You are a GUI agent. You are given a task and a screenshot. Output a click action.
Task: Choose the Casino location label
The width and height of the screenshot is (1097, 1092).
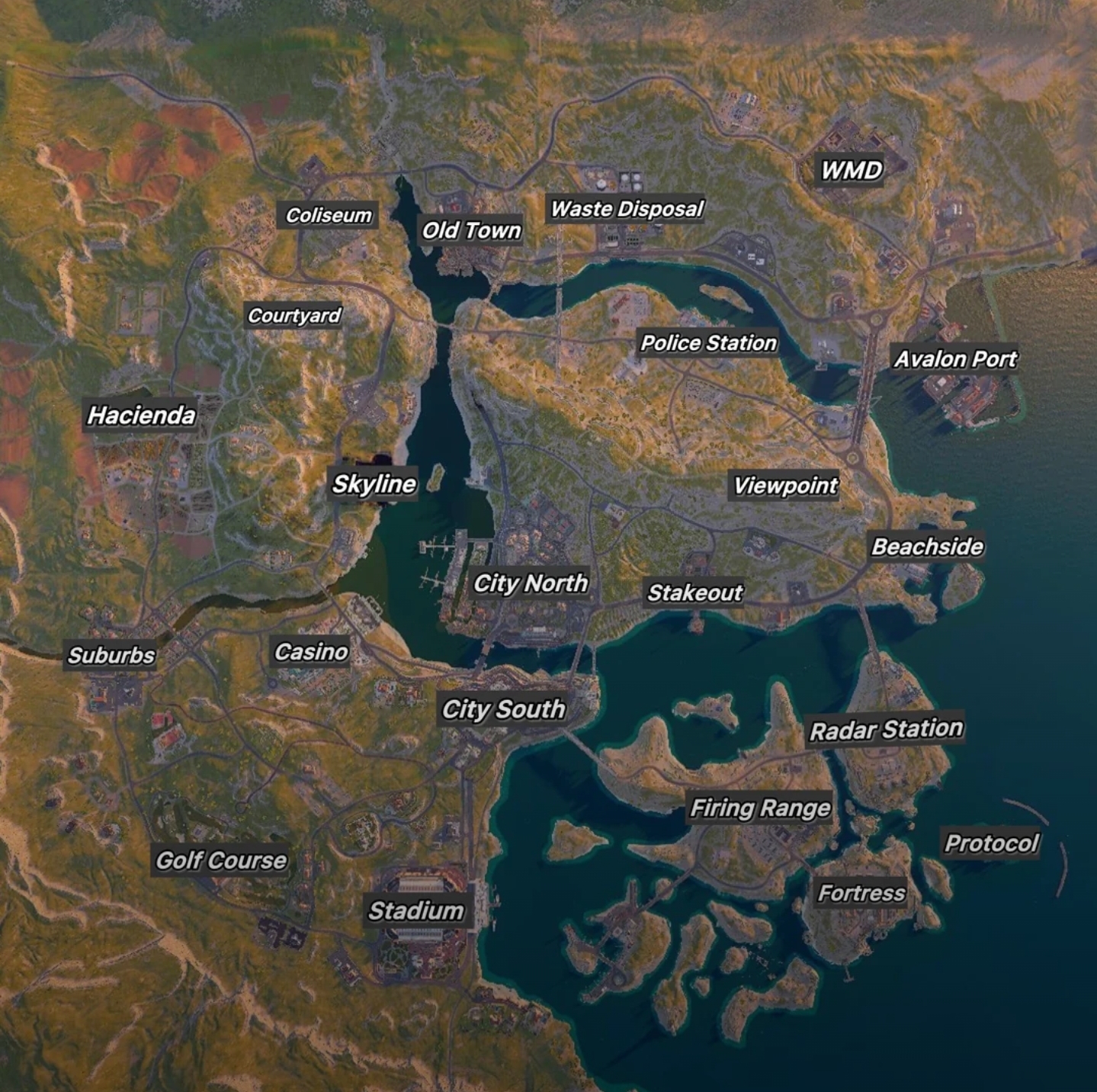pyautogui.click(x=311, y=652)
